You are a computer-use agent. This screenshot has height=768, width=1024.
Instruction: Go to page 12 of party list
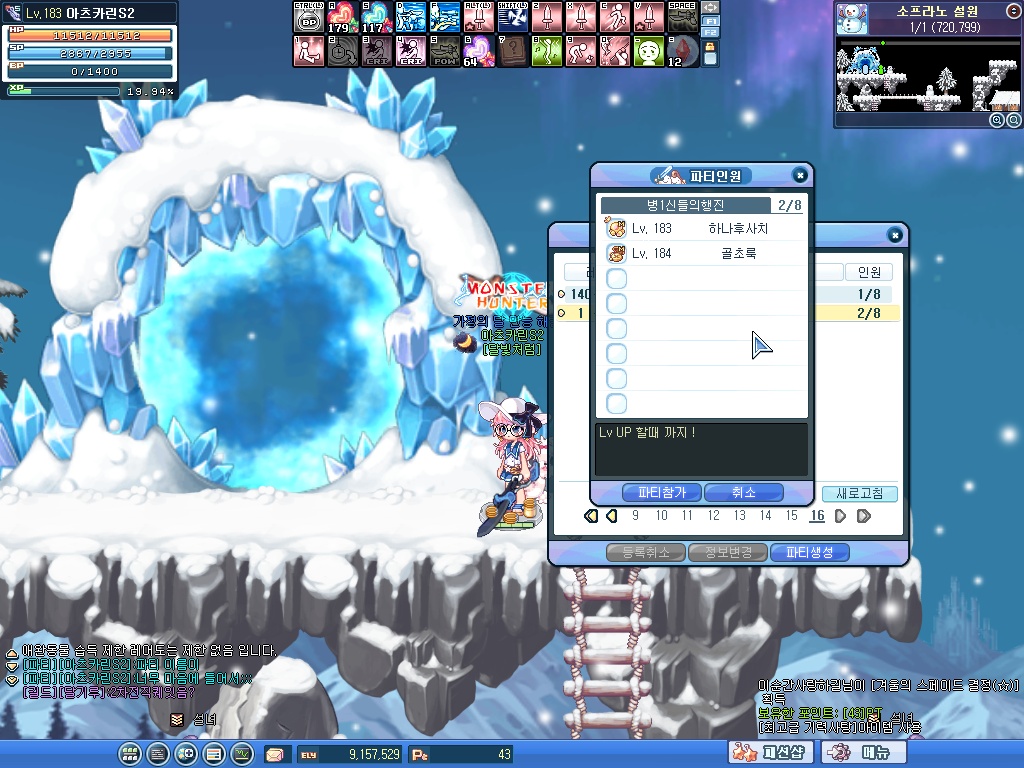[x=713, y=516]
